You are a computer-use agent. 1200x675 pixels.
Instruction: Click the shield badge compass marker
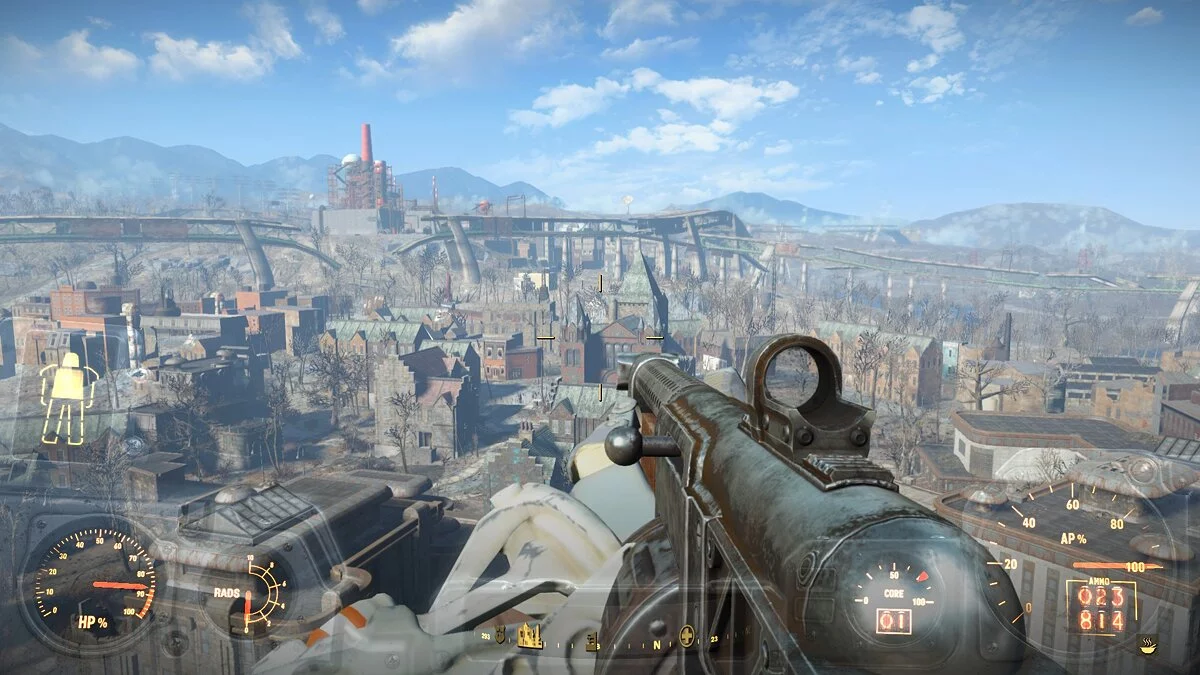[500, 635]
